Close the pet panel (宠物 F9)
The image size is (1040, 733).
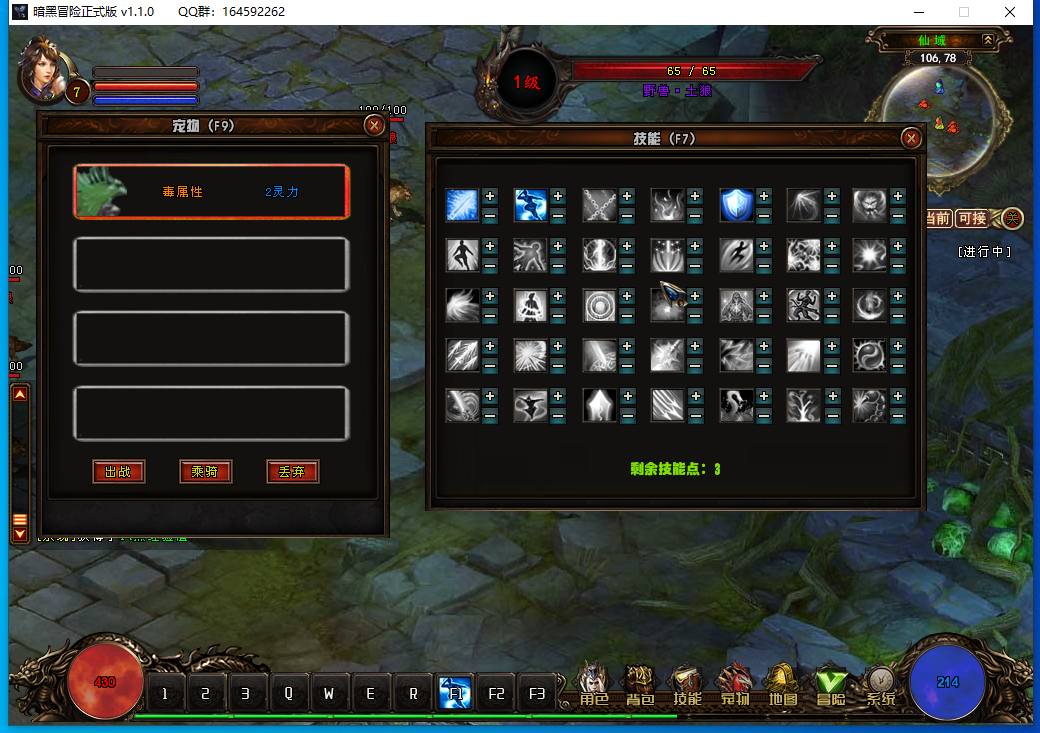[x=374, y=125]
